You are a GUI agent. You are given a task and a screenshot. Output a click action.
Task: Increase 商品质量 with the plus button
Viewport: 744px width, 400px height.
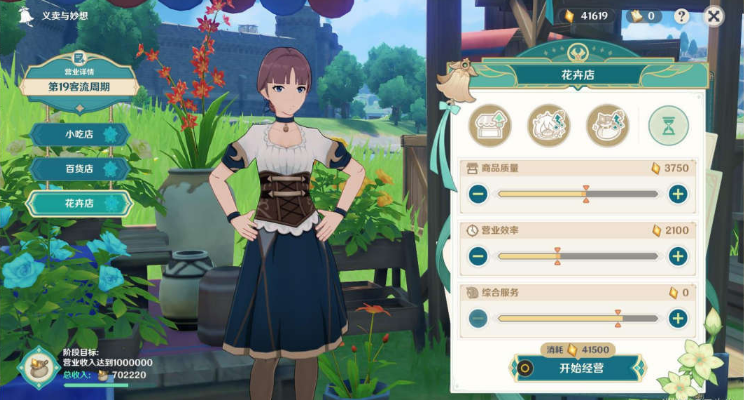tap(677, 194)
